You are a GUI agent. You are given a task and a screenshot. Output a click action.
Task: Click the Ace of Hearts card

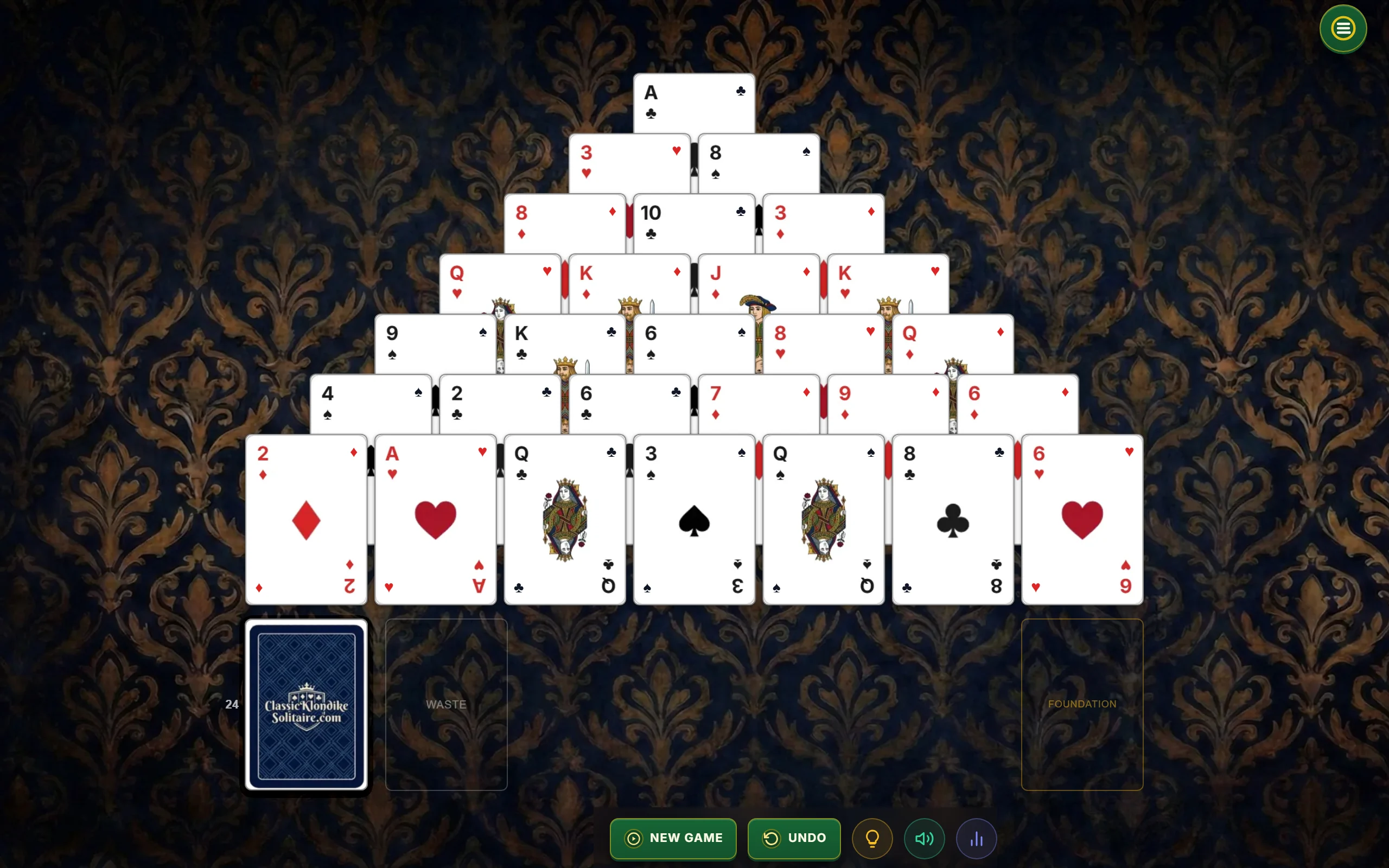point(435,520)
